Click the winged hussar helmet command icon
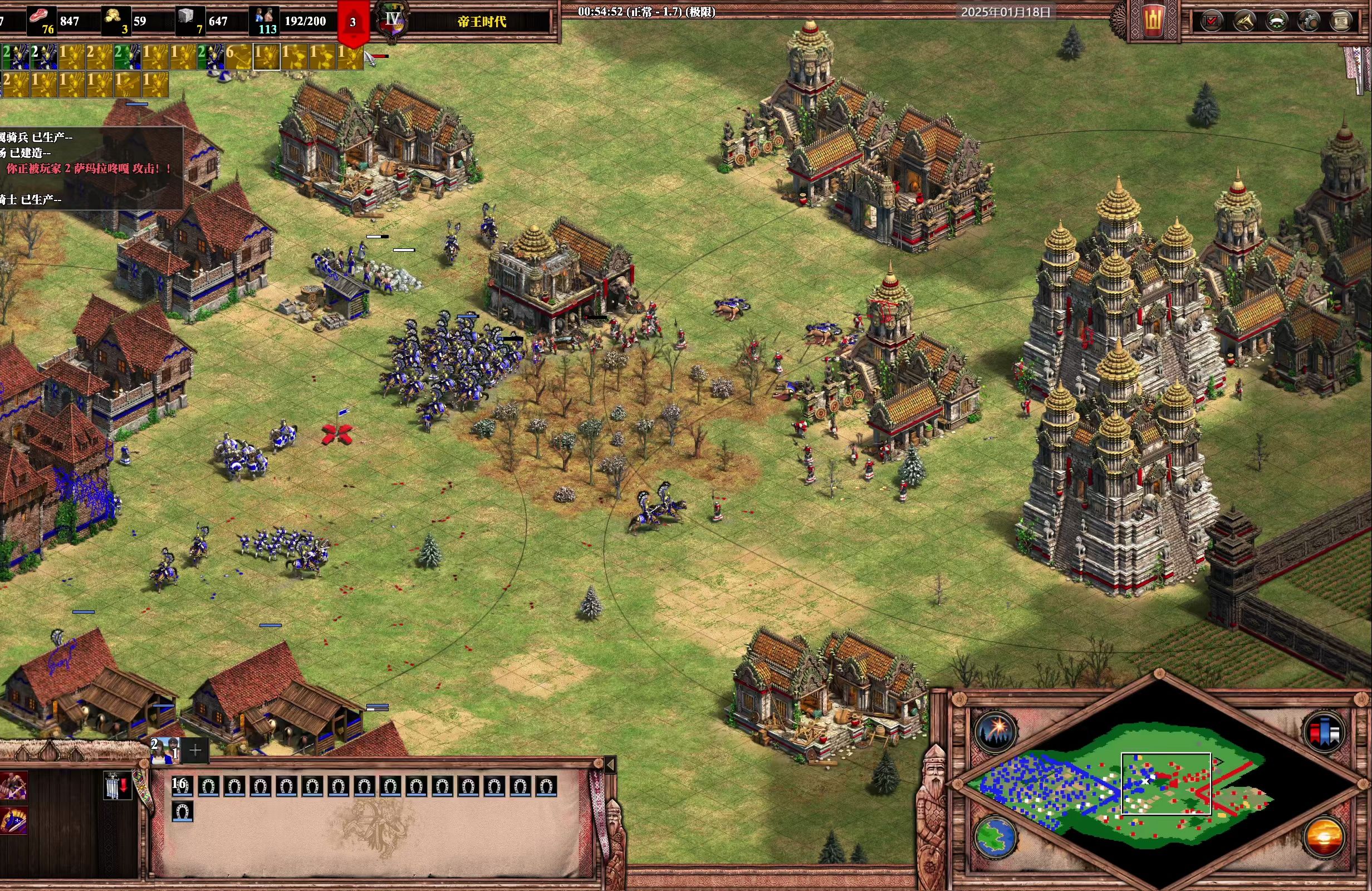This screenshot has width=1372, height=891. tap(13, 821)
